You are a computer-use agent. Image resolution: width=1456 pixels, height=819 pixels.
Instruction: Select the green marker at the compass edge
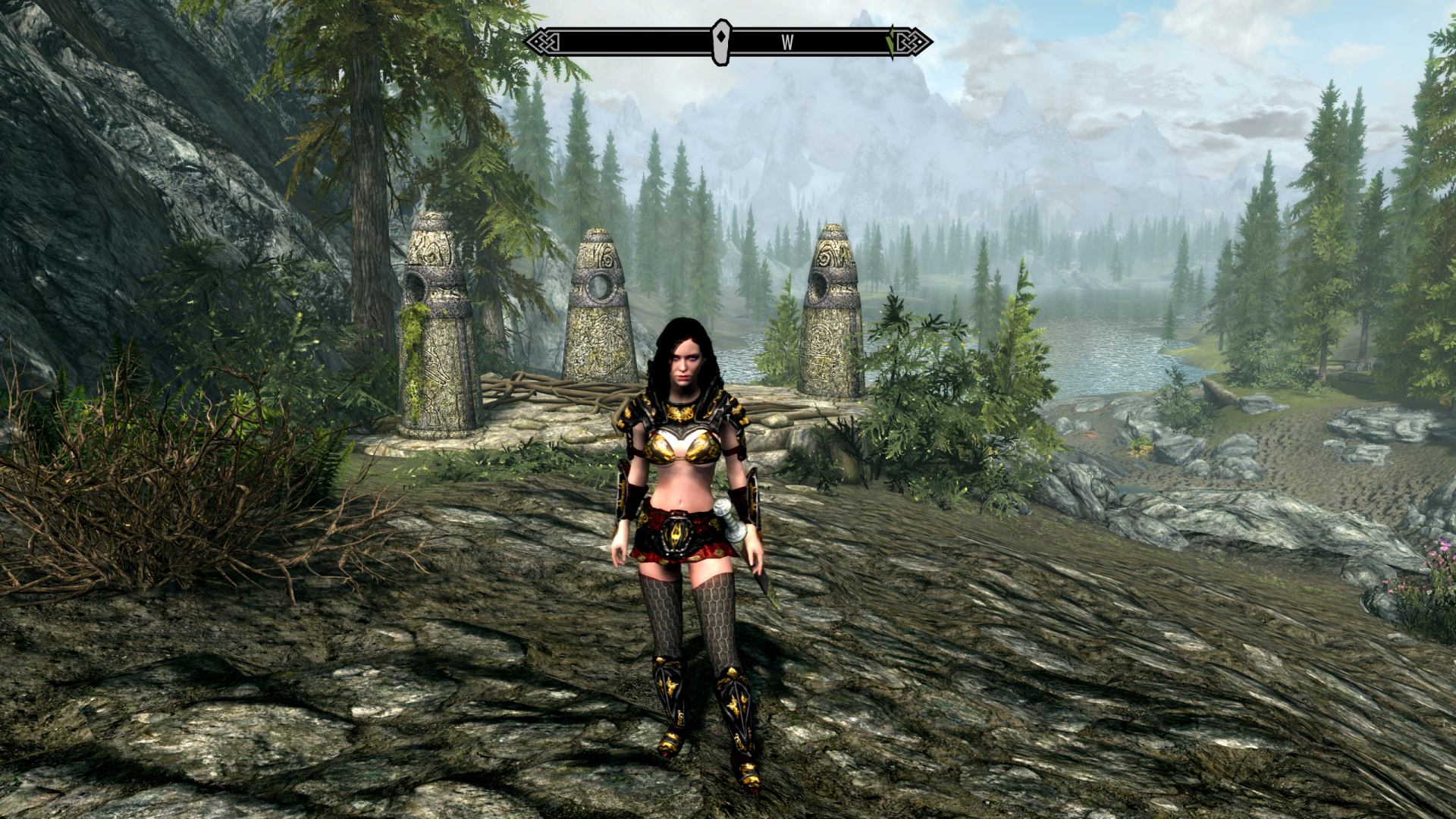[x=890, y=42]
